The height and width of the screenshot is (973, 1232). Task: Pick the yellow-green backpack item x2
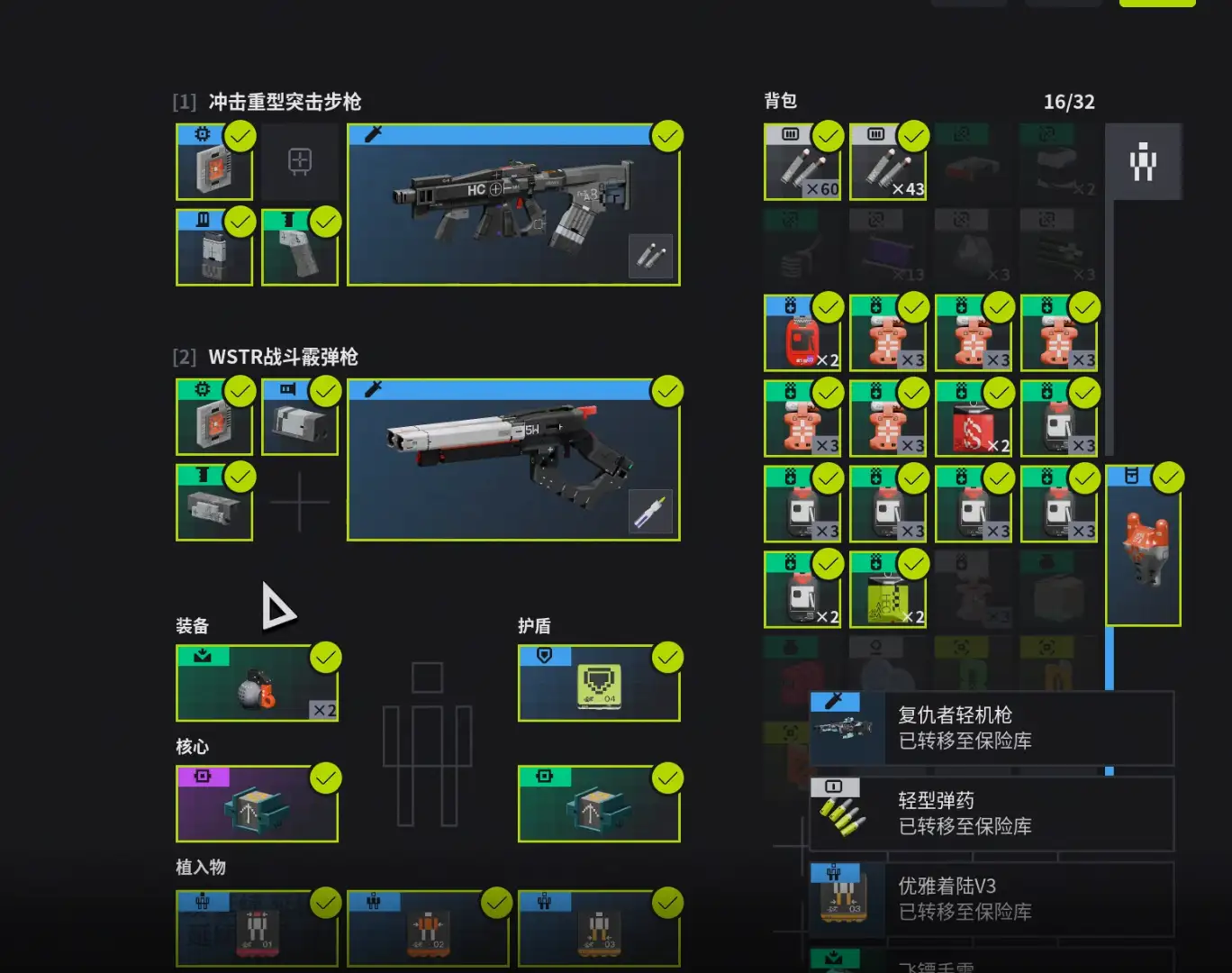coord(887,591)
